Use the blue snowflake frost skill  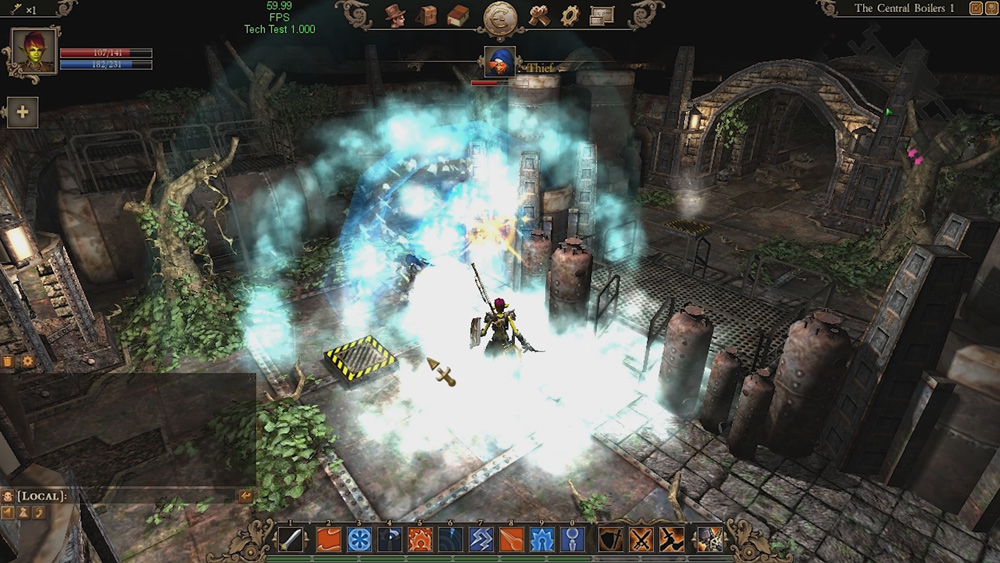pos(359,540)
